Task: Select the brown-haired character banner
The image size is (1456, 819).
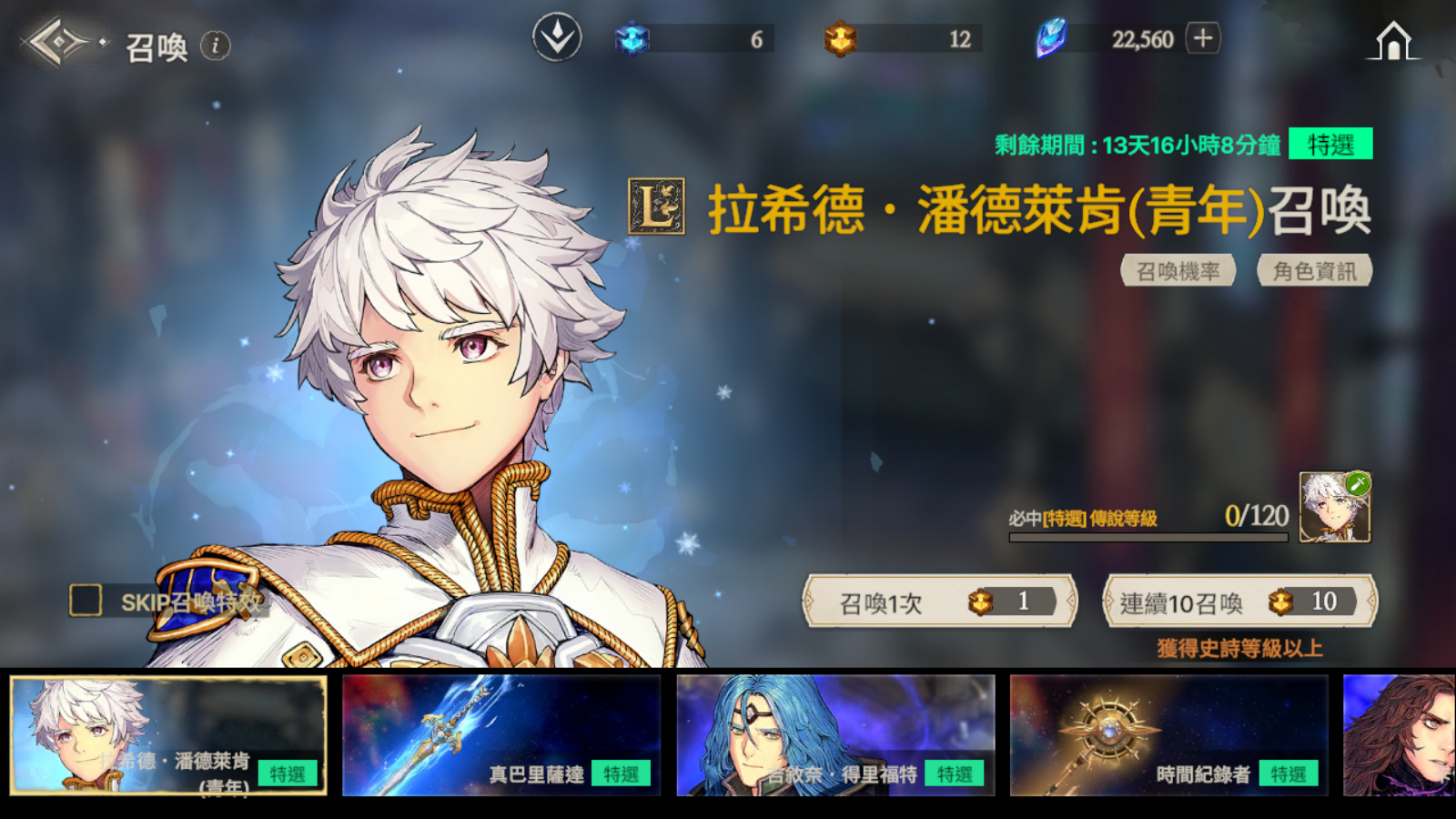Action: pos(1399,735)
